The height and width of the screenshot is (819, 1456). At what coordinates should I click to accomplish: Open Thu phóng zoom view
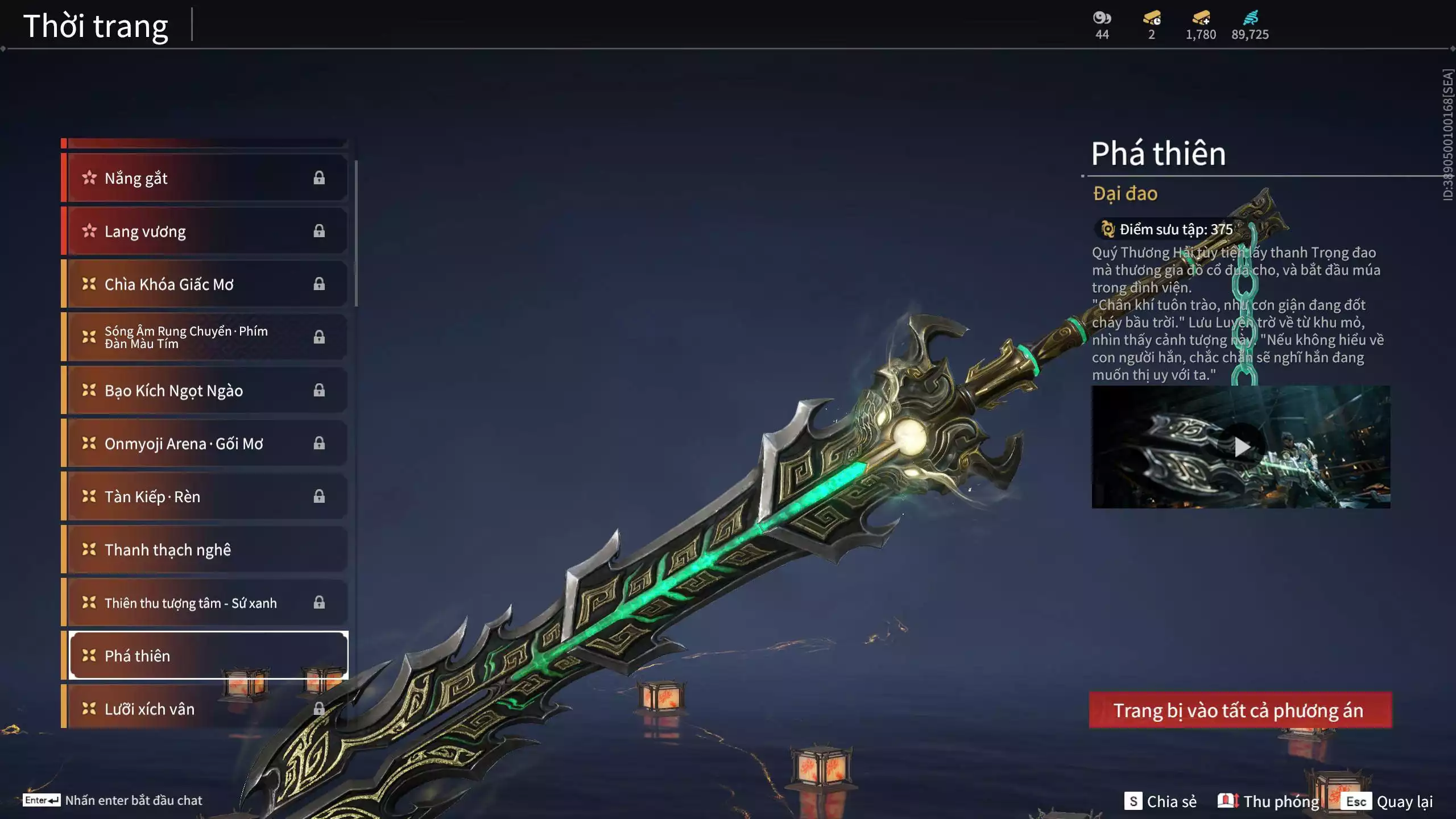(x=1268, y=801)
